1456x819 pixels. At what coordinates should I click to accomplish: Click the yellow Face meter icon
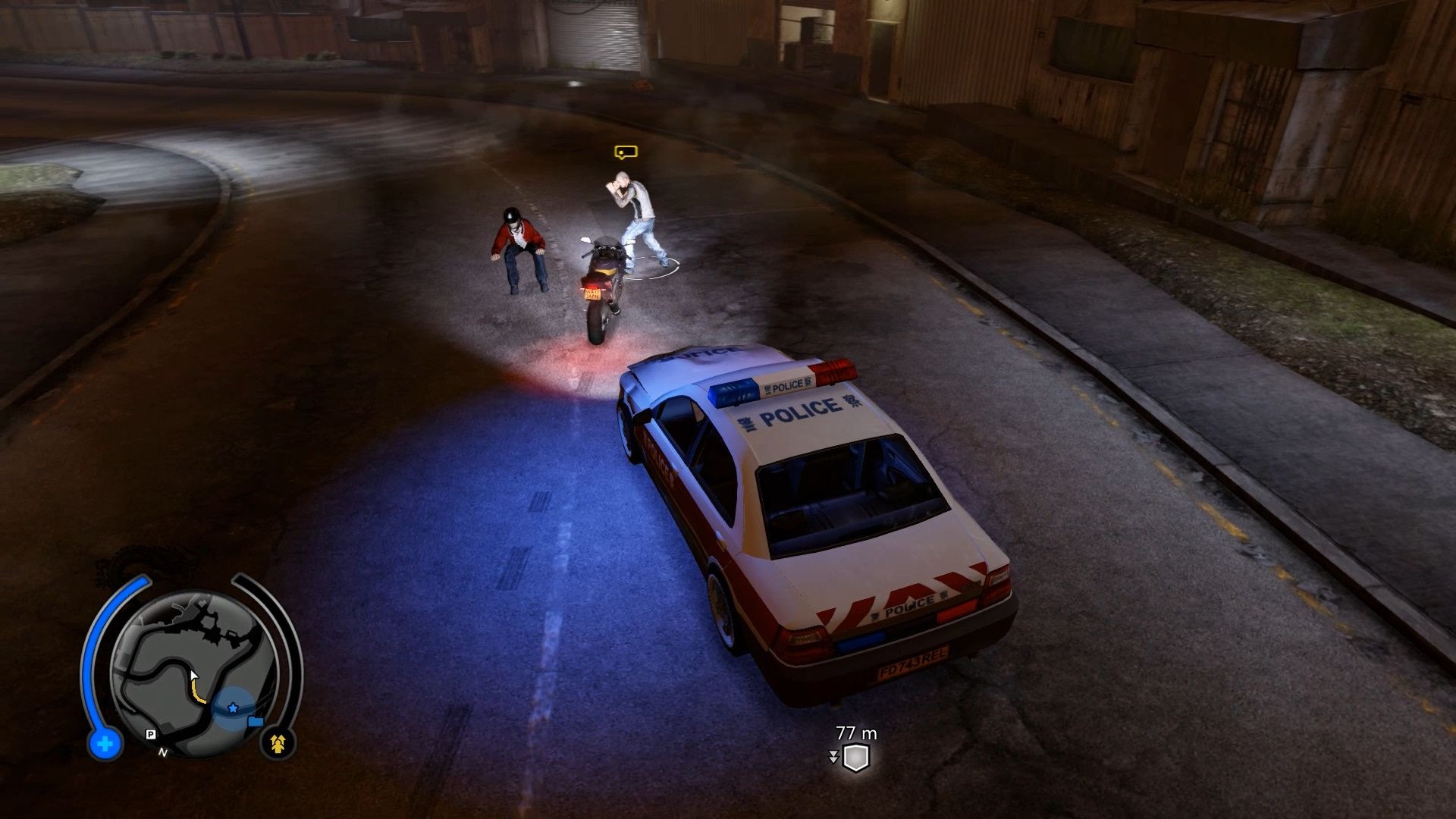click(x=278, y=744)
